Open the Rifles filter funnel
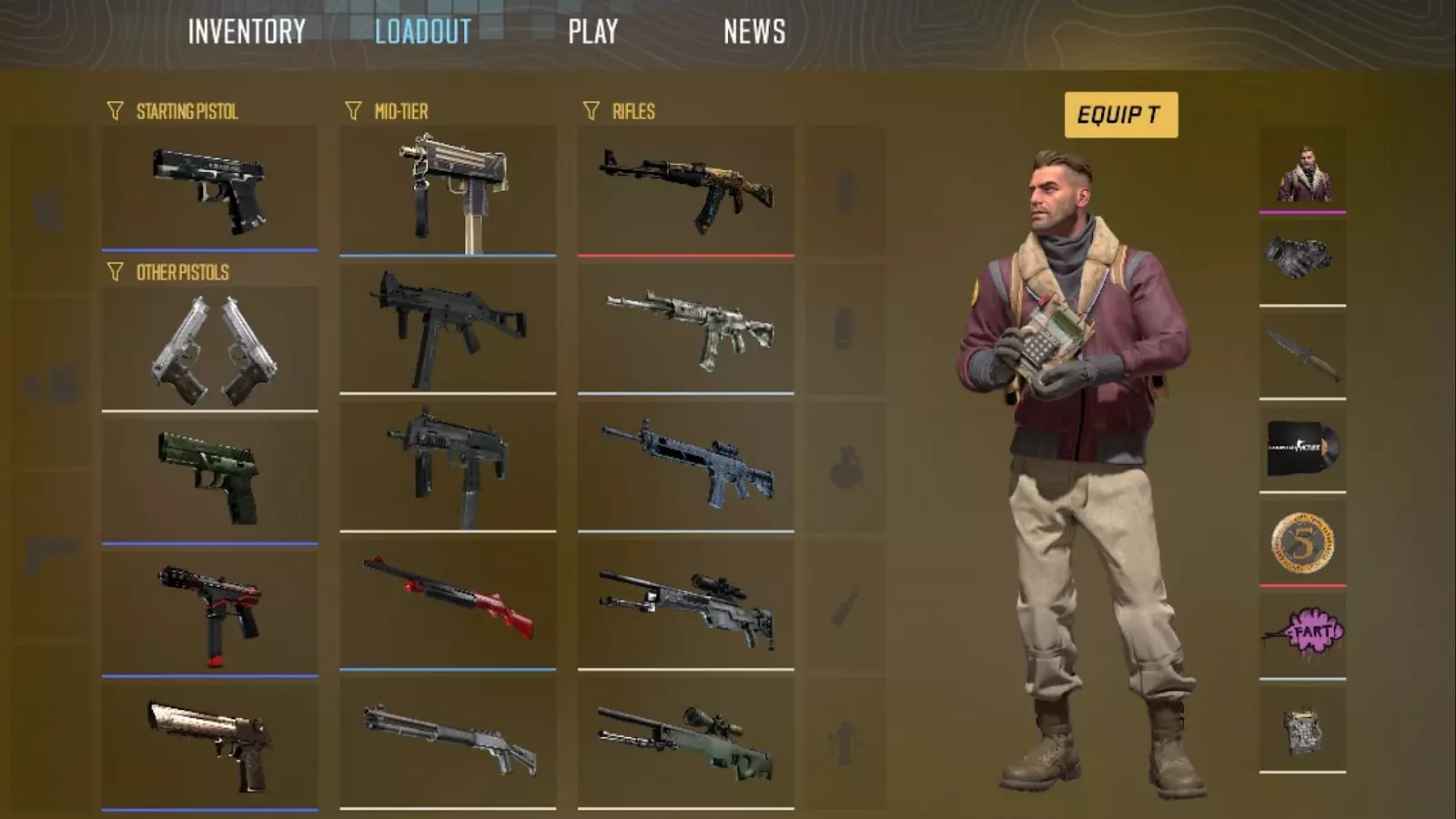Screen dimensions: 1456x819 [592, 111]
